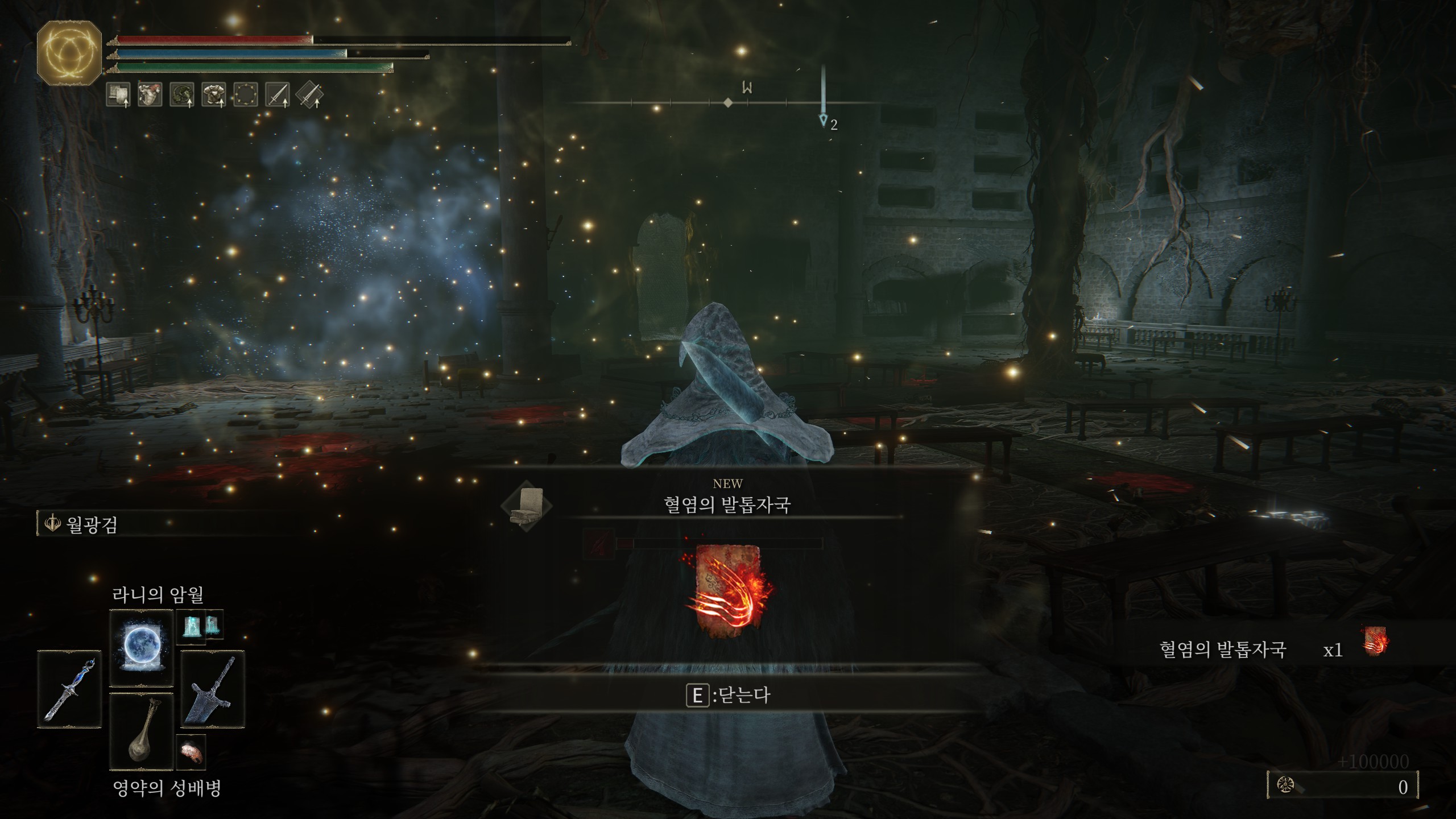Click the heart status buff icon
The image size is (1456, 819).
click(150, 94)
